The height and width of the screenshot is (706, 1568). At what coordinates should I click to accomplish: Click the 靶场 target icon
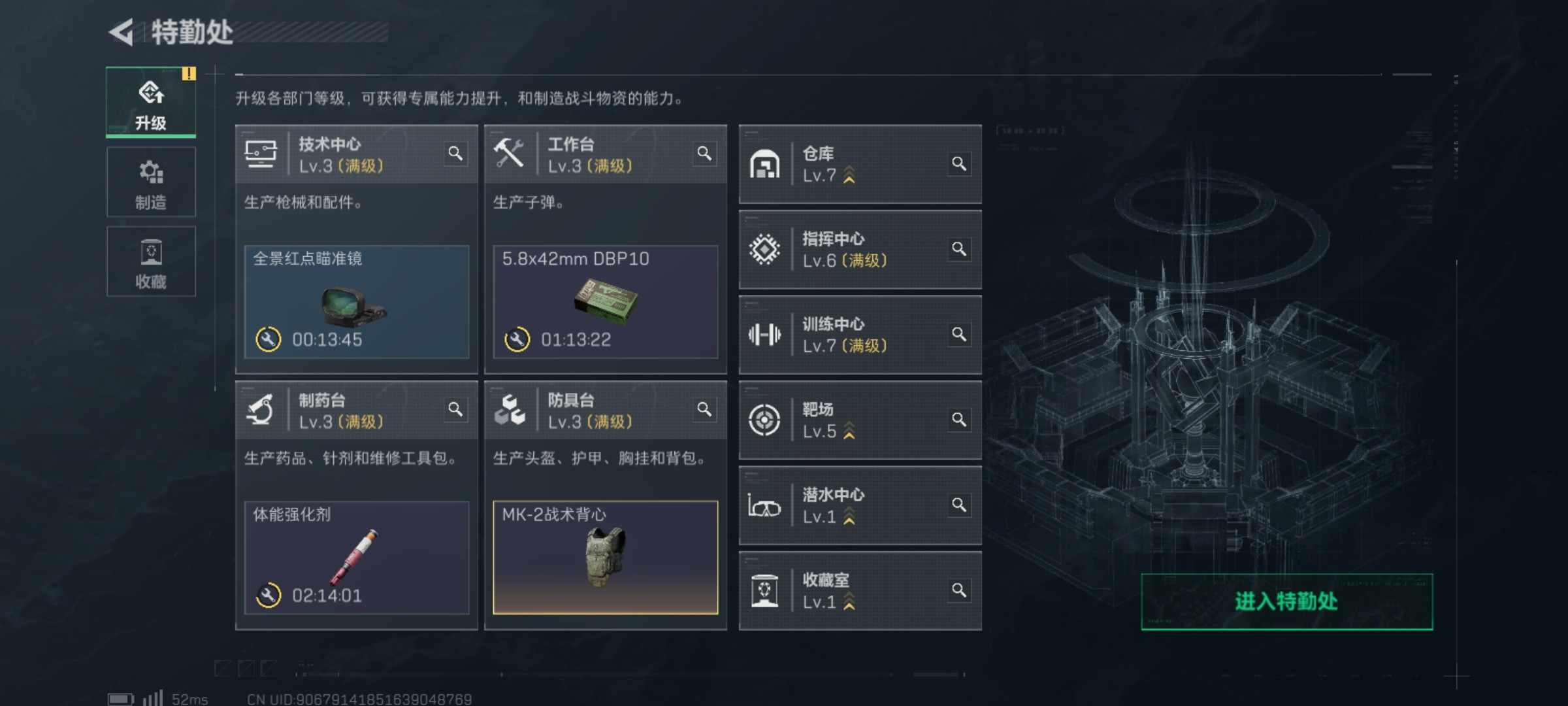point(765,421)
